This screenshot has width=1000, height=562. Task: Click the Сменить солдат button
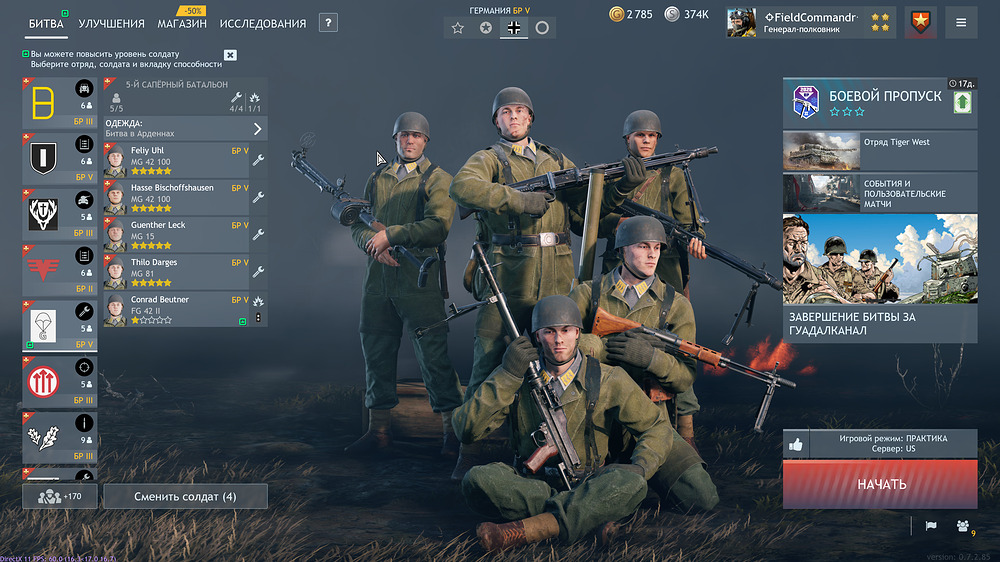[185, 496]
